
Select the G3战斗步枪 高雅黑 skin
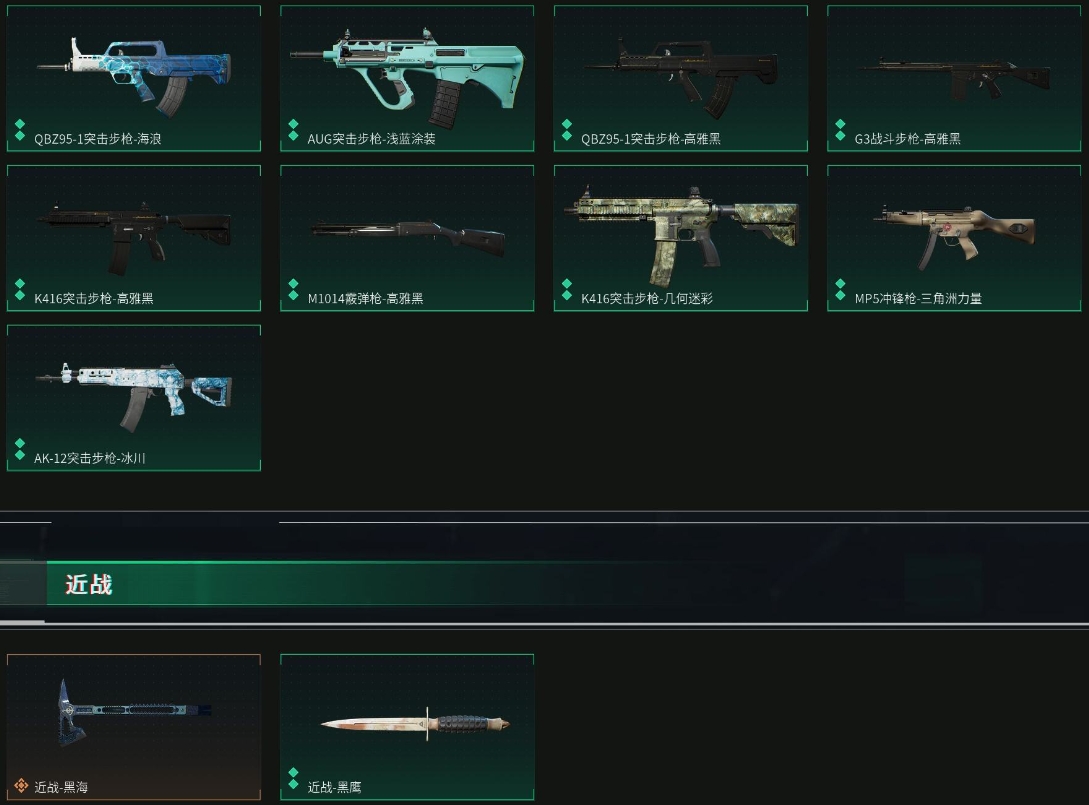954,78
